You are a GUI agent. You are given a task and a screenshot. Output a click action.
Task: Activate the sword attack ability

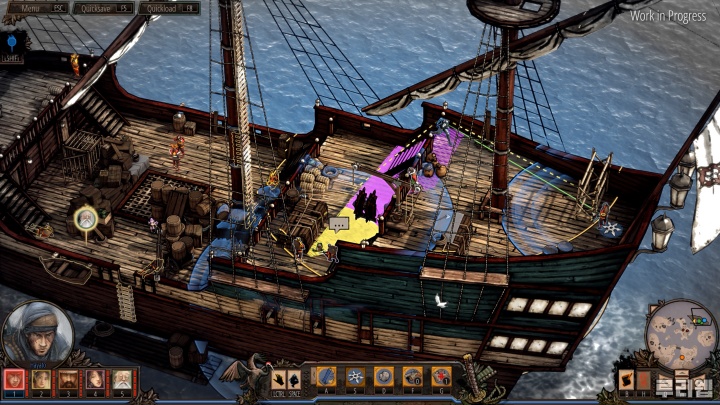tap(327, 376)
